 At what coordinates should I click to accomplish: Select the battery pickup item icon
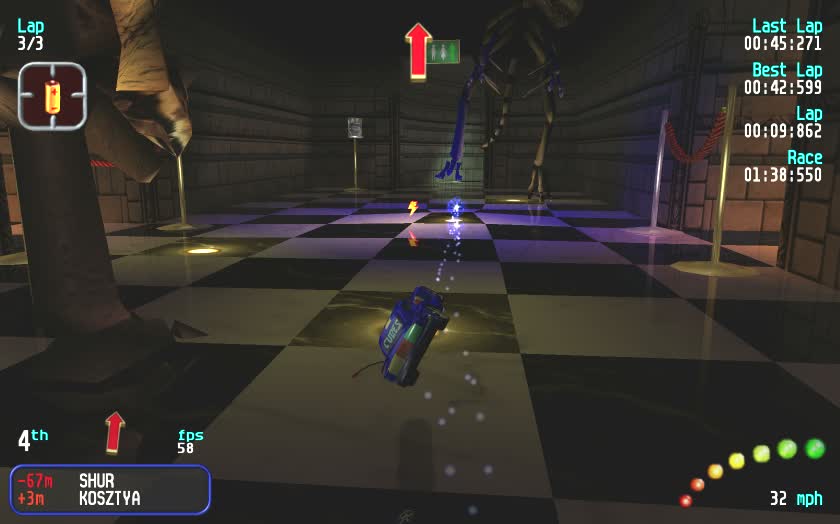[52, 96]
